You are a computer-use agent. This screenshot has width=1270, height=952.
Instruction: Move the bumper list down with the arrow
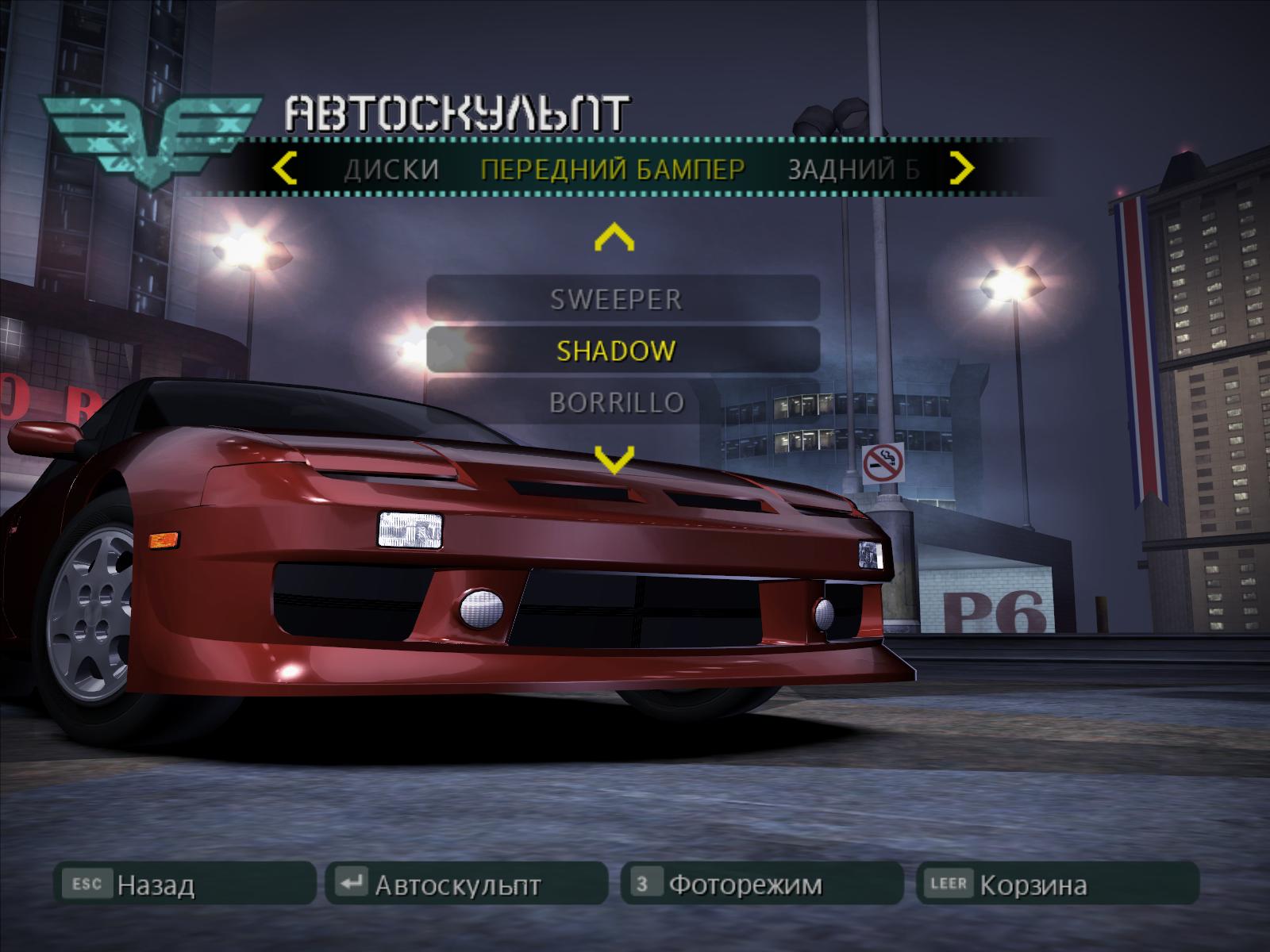pyautogui.click(x=614, y=459)
